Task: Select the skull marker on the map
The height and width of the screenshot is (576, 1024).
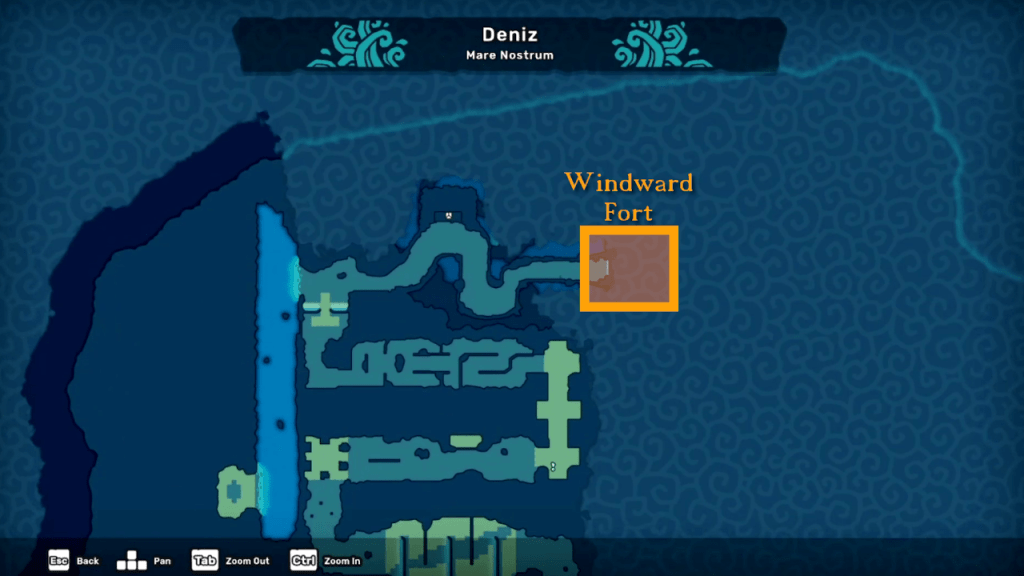Action: pyautogui.click(x=449, y=214)
